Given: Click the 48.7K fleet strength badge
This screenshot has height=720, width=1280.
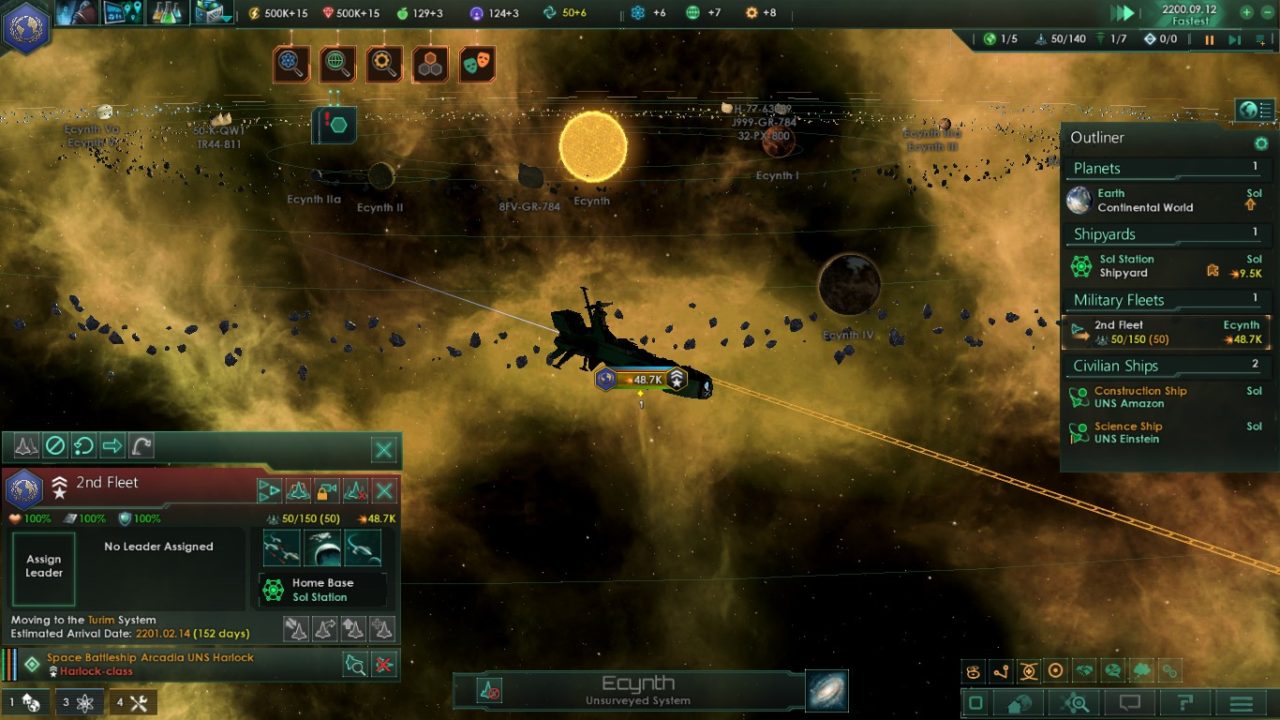Looking at the screenshot, I should (x=647, y=378).
